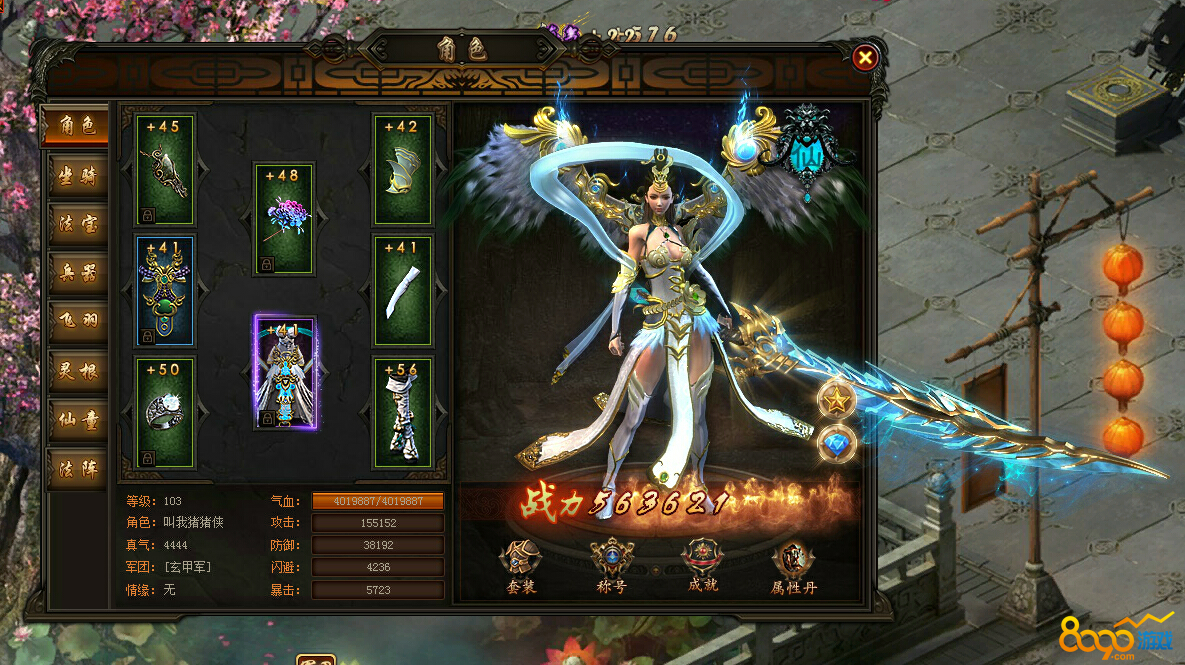Viewport: 1185px width, 665px height.
Task: Select the +56 white boots slot
Action: click(x=403, y=412)
